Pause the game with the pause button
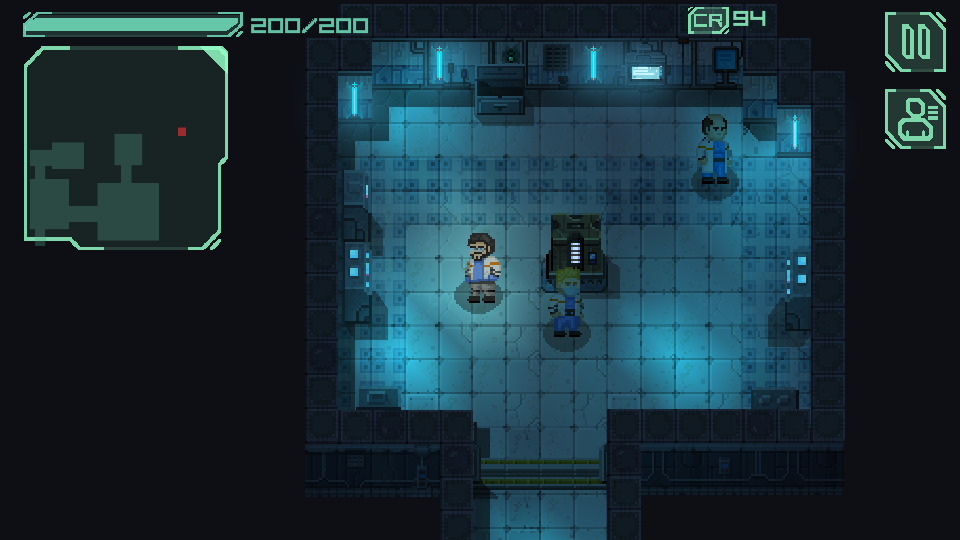Image resolution: width=960 pixels, height=540 pixels. click(x=915, y=42)
